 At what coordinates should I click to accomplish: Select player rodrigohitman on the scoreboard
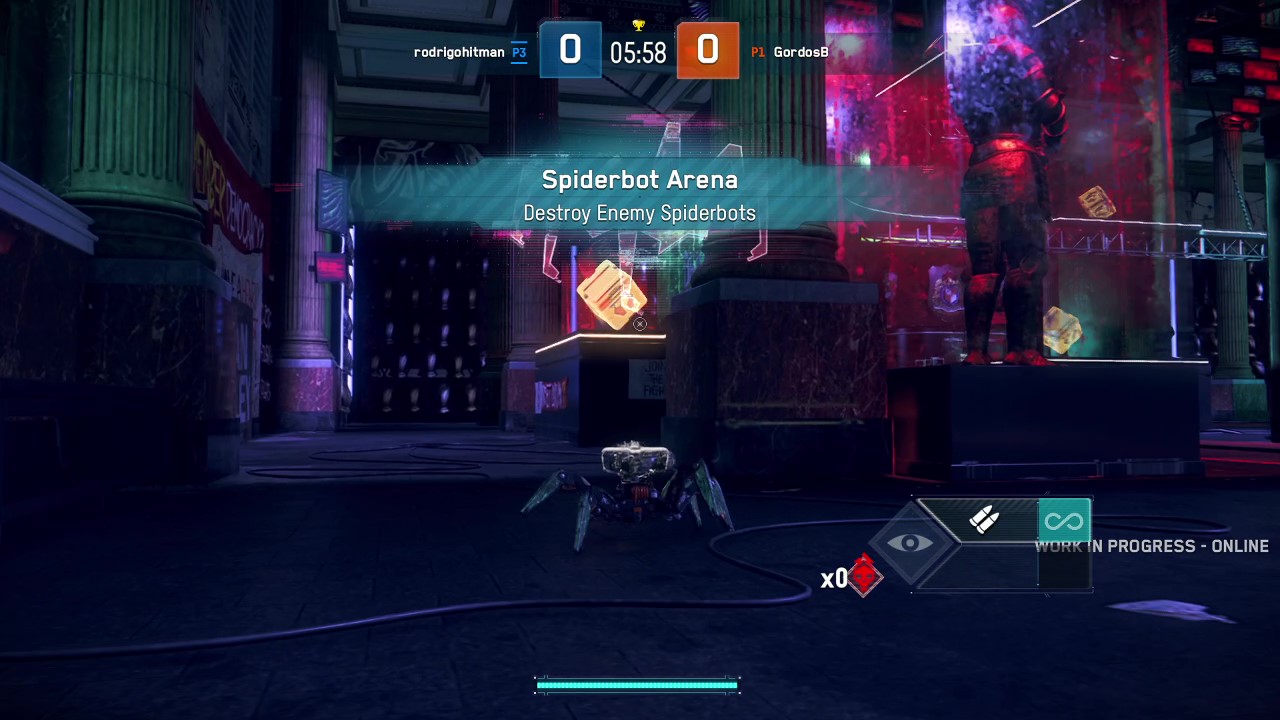(x=459, y=52)
